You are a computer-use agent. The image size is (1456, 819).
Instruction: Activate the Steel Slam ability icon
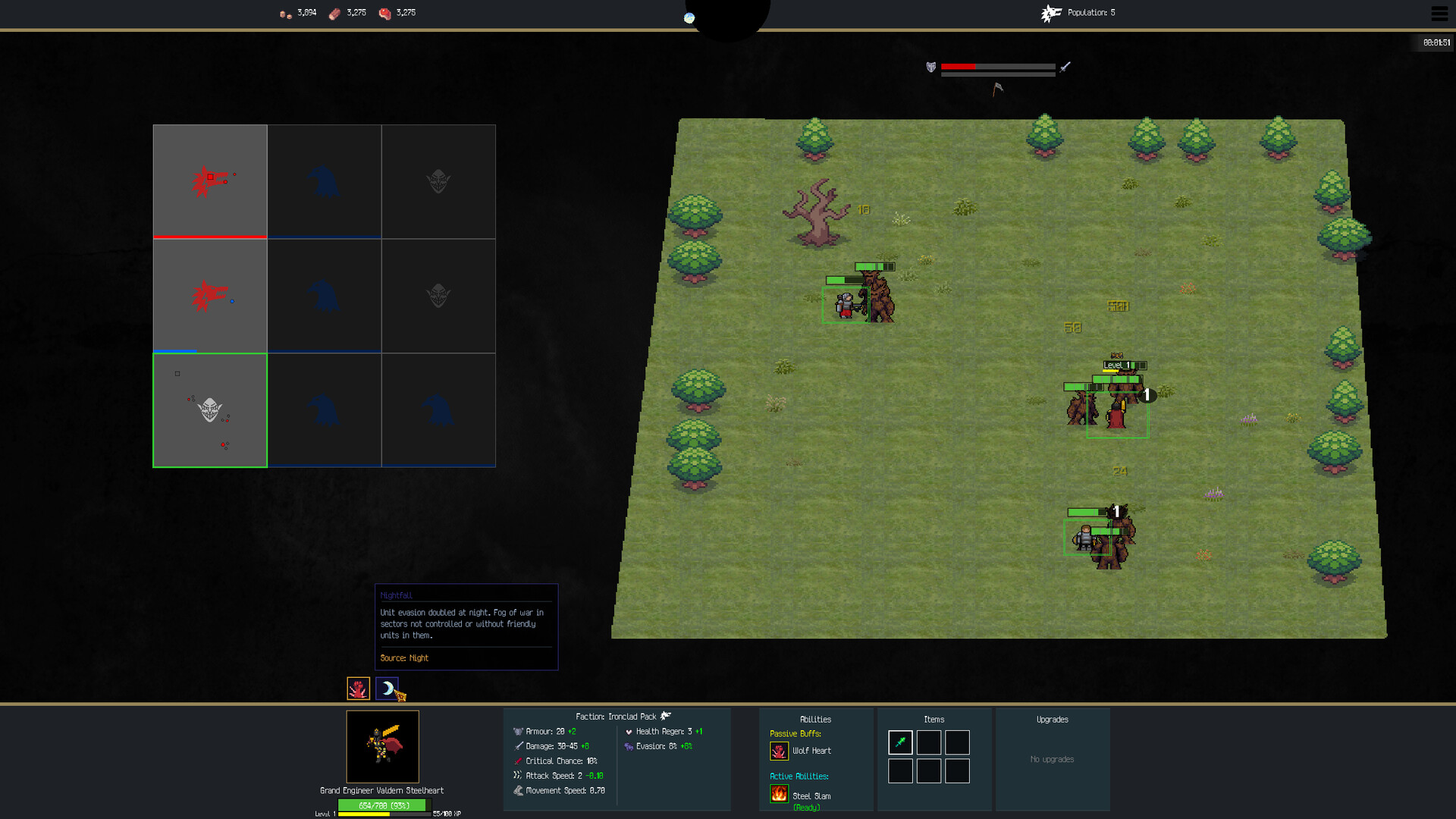coord(780,793)
